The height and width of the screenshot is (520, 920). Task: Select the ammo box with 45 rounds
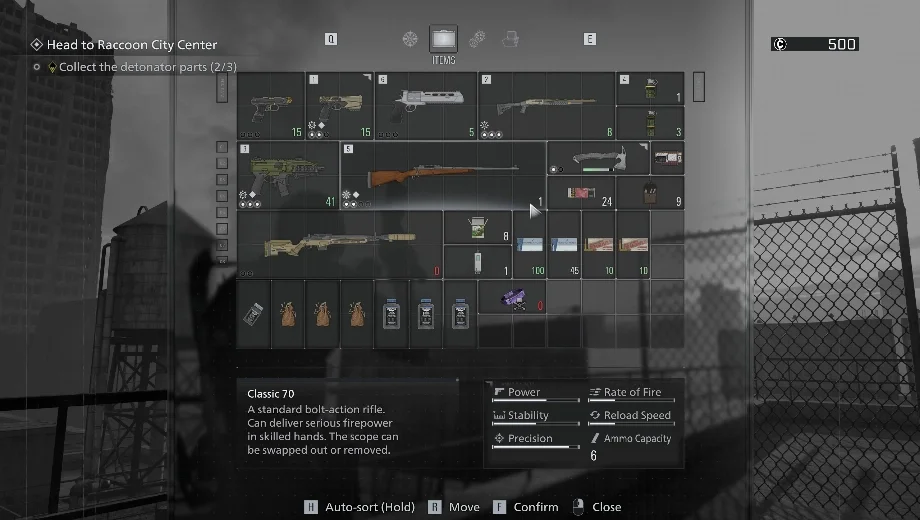[x=564, y=245]
